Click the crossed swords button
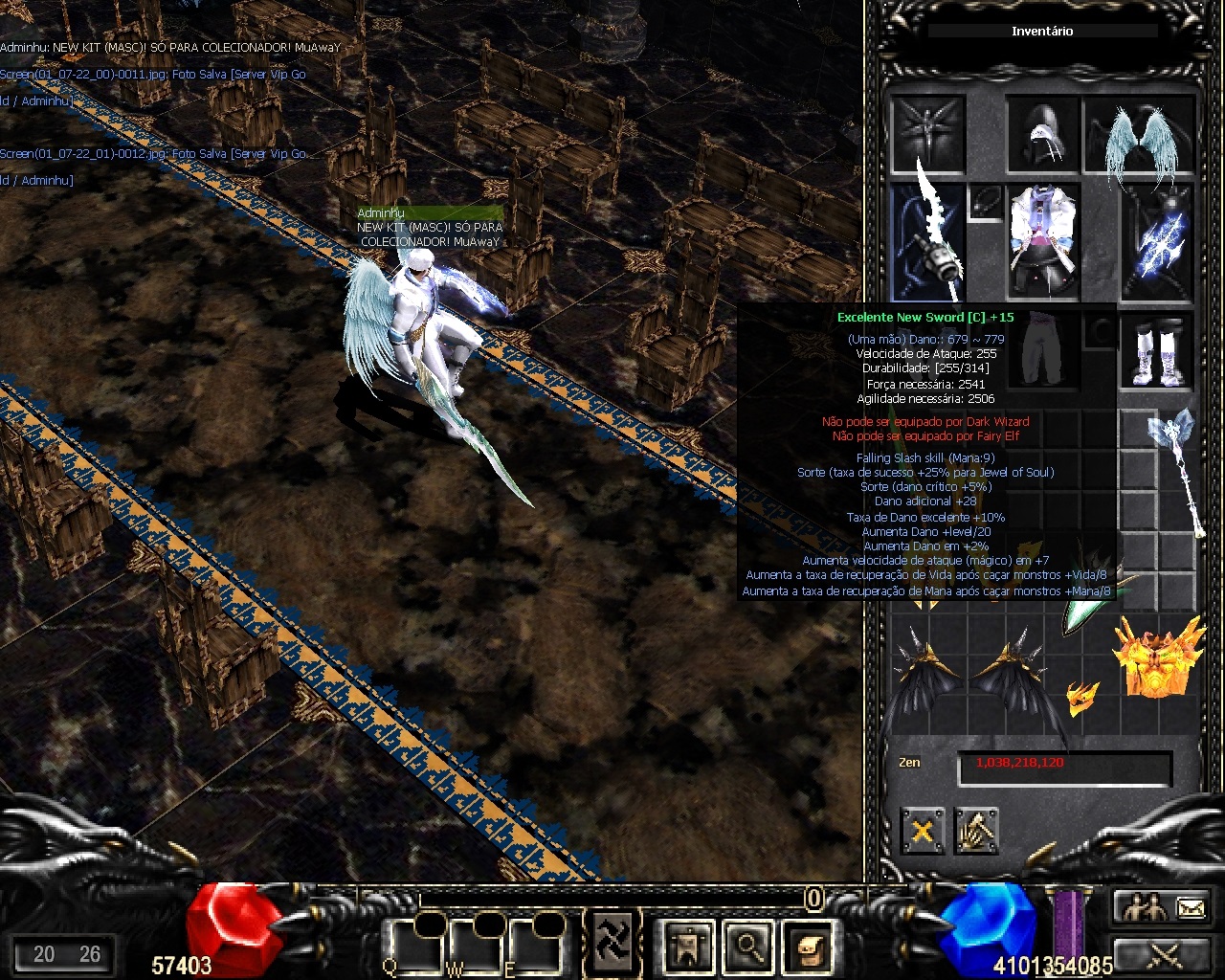The width and height of the screenshot is (1225, 980). (x=1162, y=954)
